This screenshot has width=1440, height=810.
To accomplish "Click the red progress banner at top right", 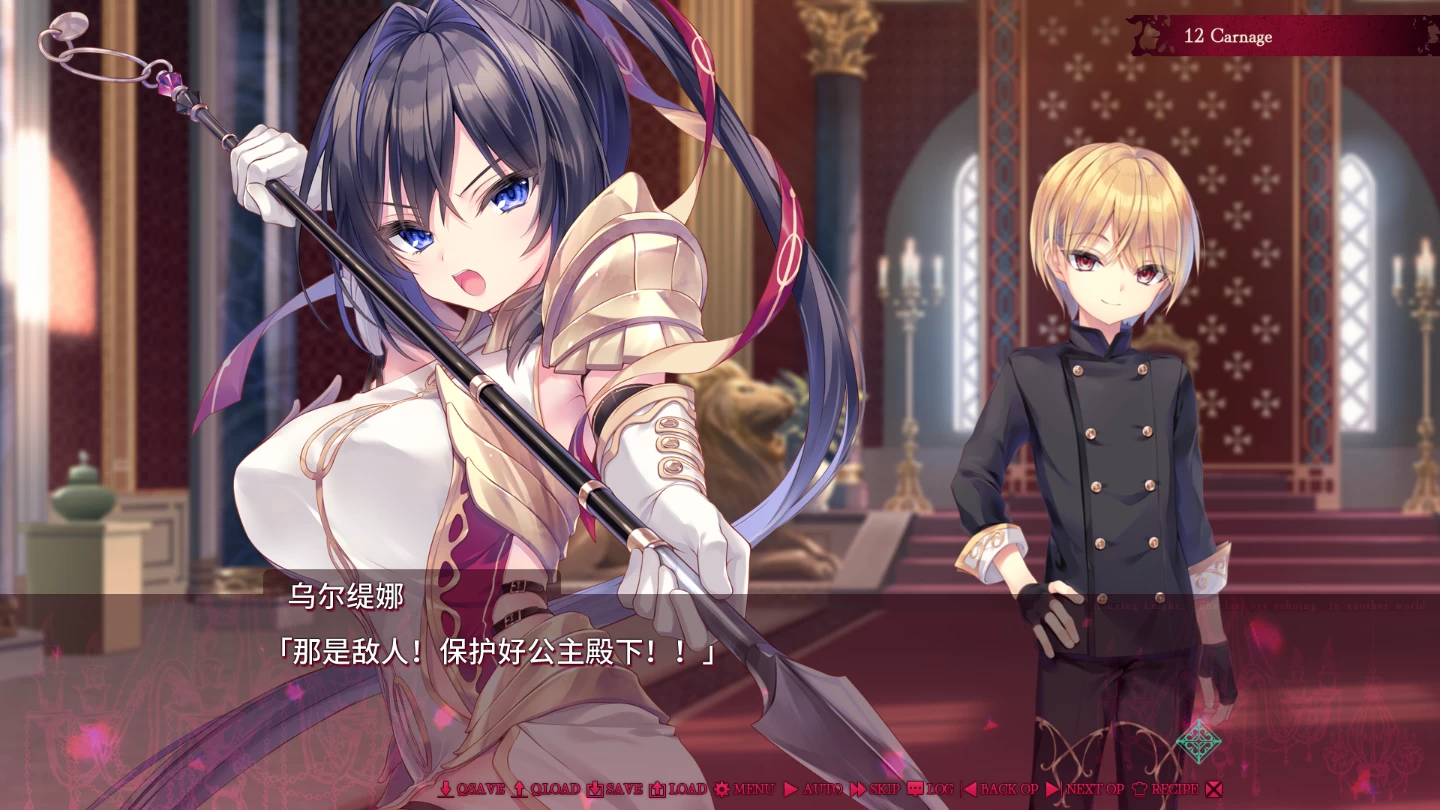I will tap(1229, 36).
